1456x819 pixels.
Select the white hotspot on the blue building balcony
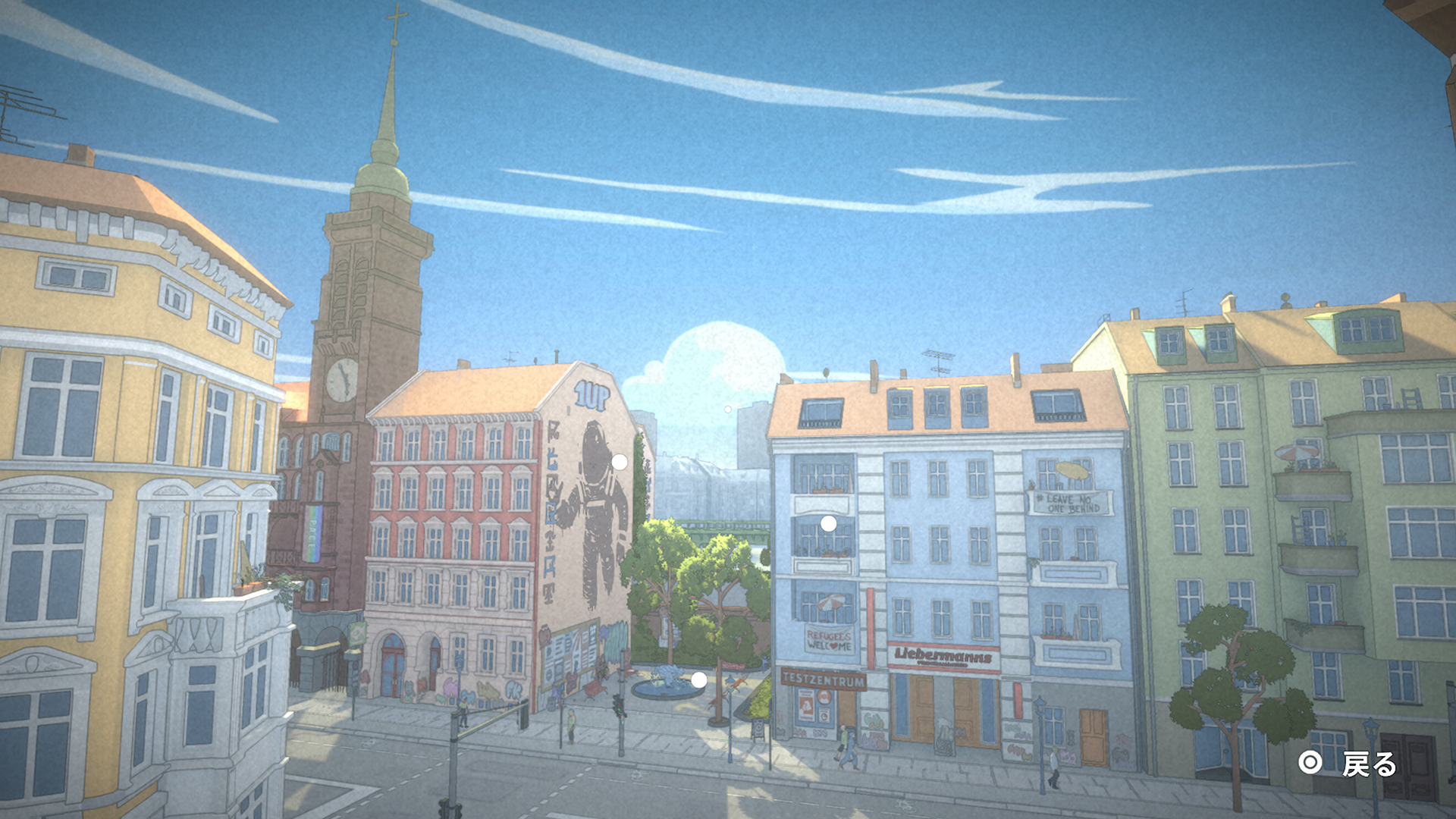point(828,523)
